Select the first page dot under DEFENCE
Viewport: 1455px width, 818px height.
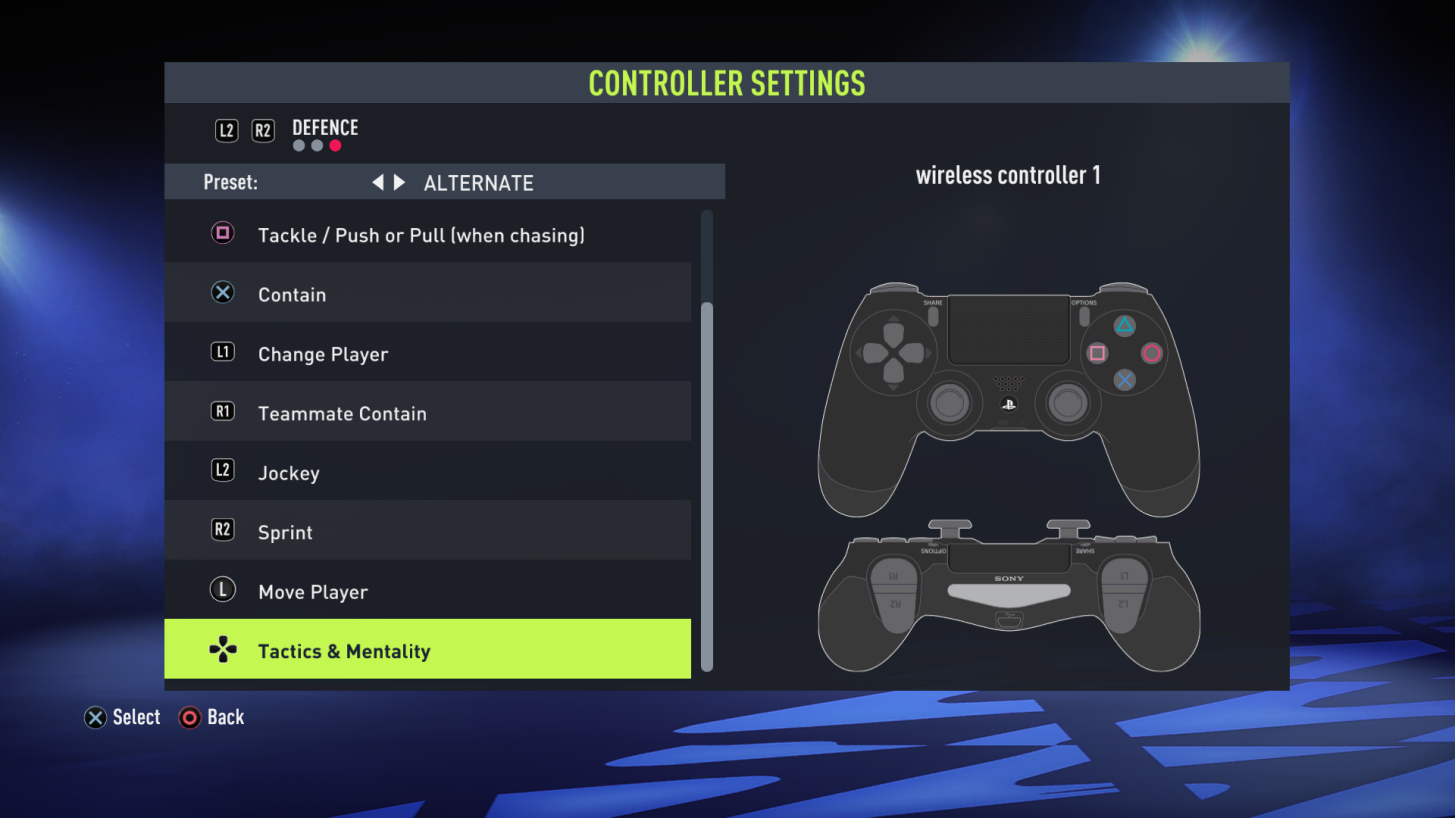pos(298,145)
